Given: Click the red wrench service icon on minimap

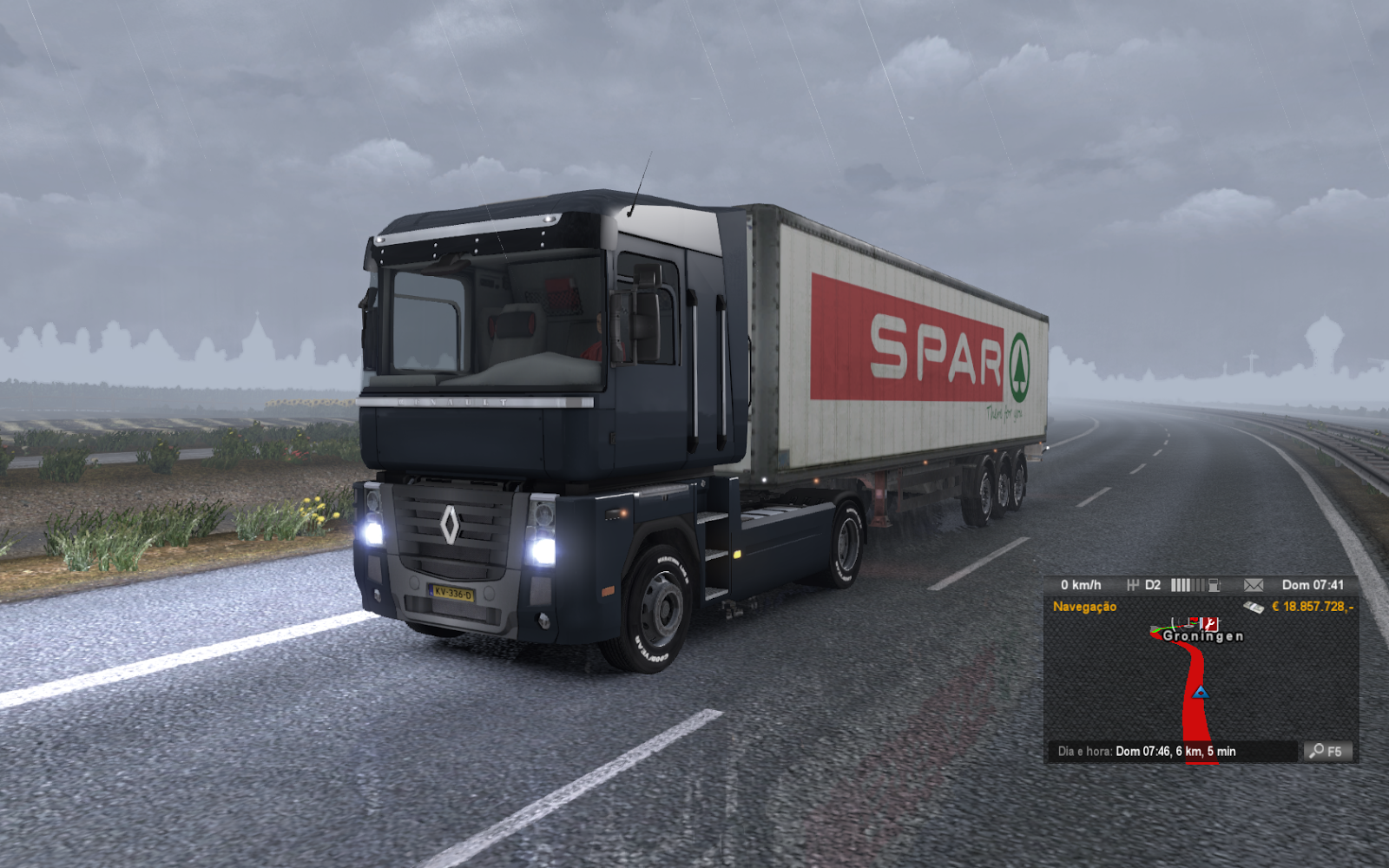Looking at the screenshot, I should click(1208, 624).
